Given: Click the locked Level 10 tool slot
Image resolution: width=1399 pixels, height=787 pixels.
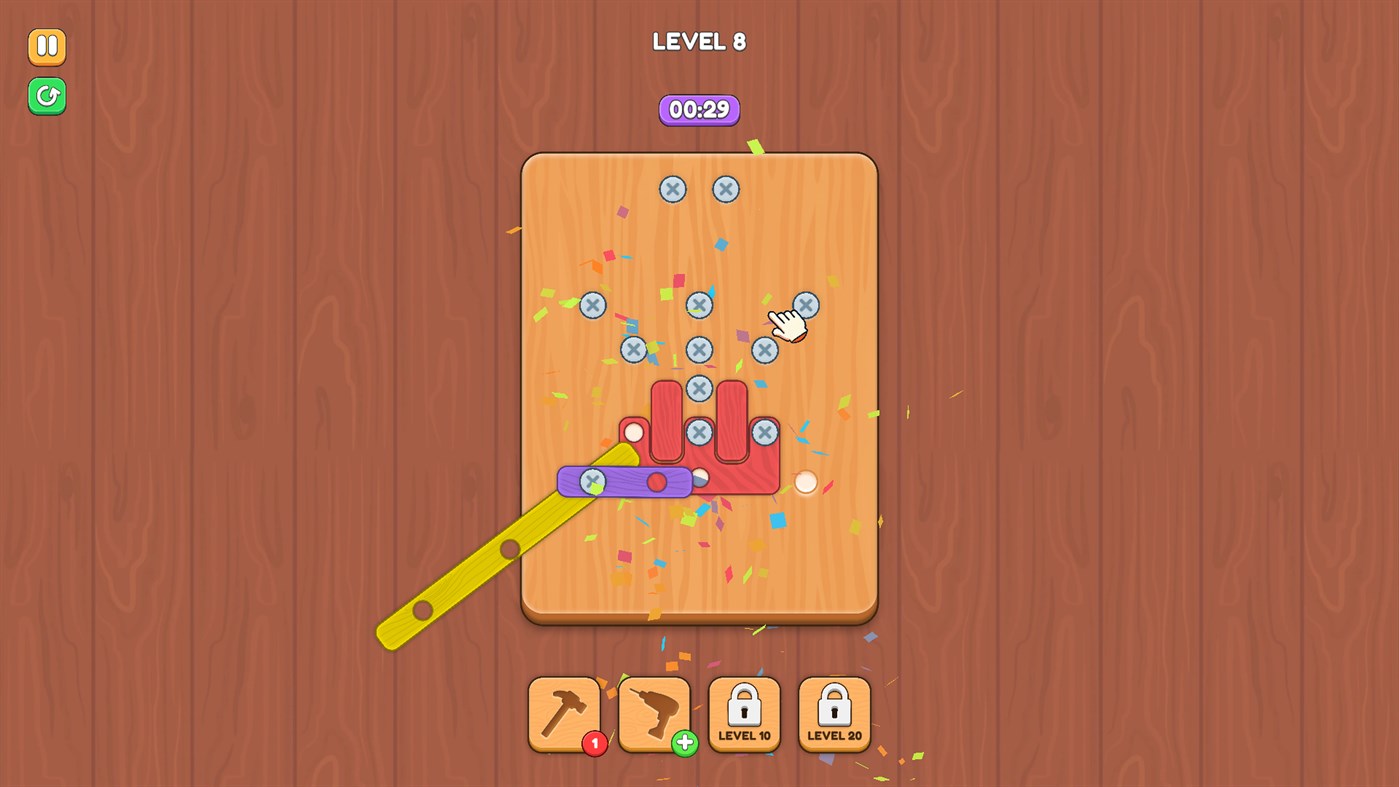Looking at the screenshot, I should (744, 712).
